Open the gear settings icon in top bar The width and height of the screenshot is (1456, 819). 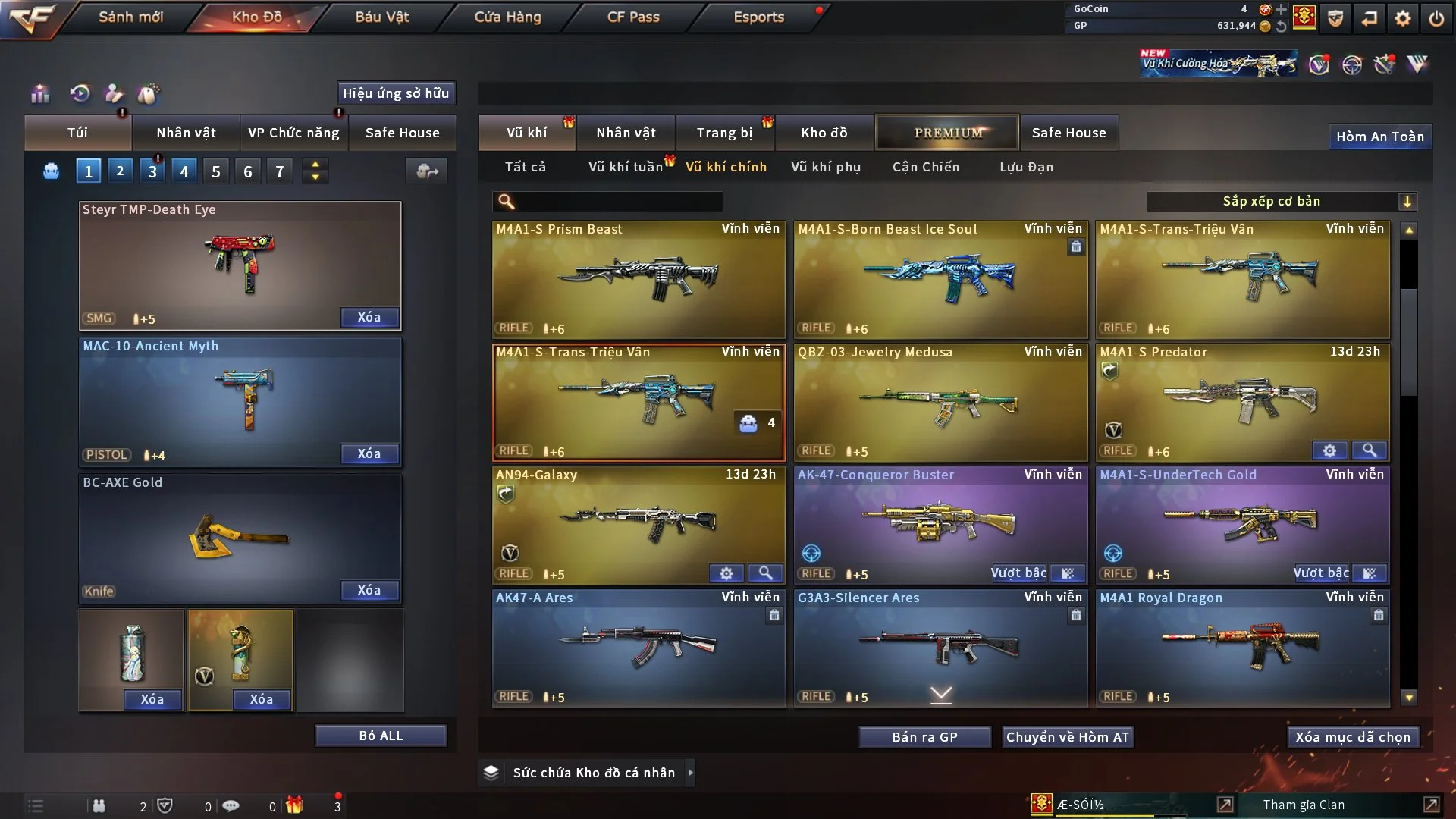[1402, 18]
